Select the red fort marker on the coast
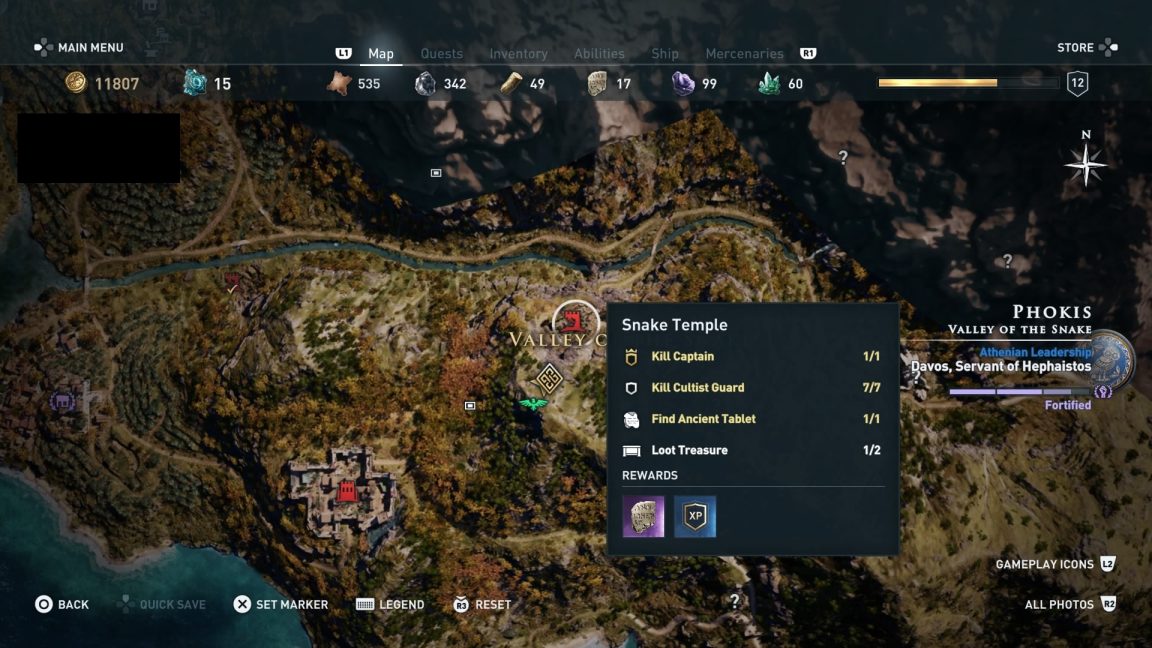 click(347, 491)
